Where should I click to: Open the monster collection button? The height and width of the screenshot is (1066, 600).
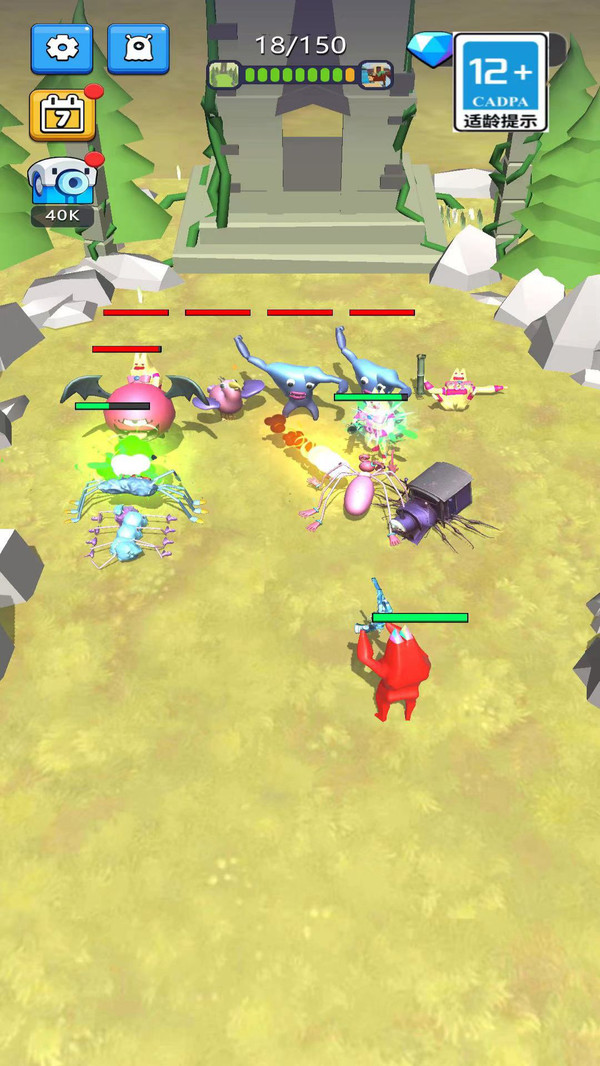(x=138, y=48)
